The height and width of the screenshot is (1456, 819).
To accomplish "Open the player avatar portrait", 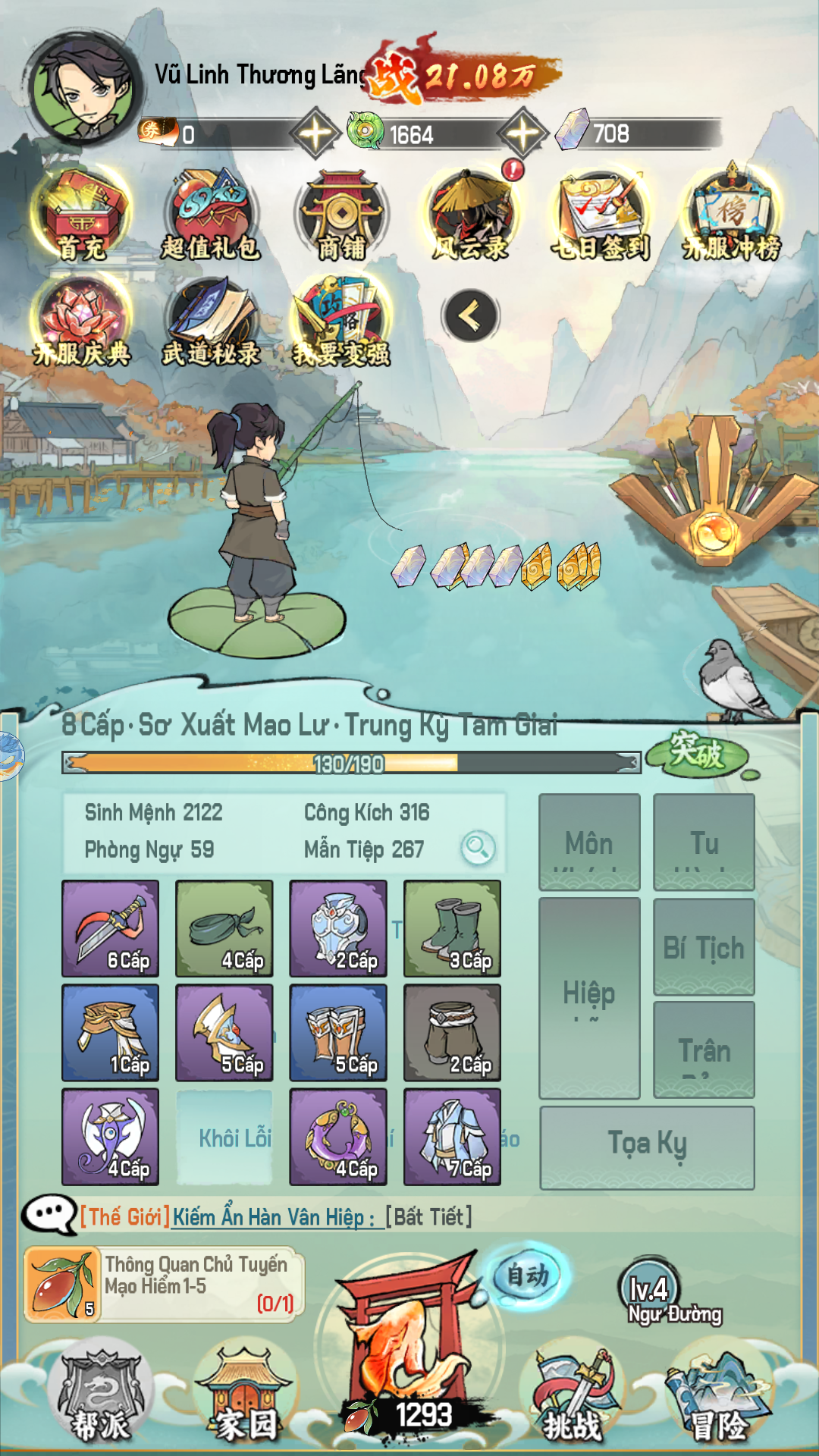I will pyautogui.click(x=83, y=89).
